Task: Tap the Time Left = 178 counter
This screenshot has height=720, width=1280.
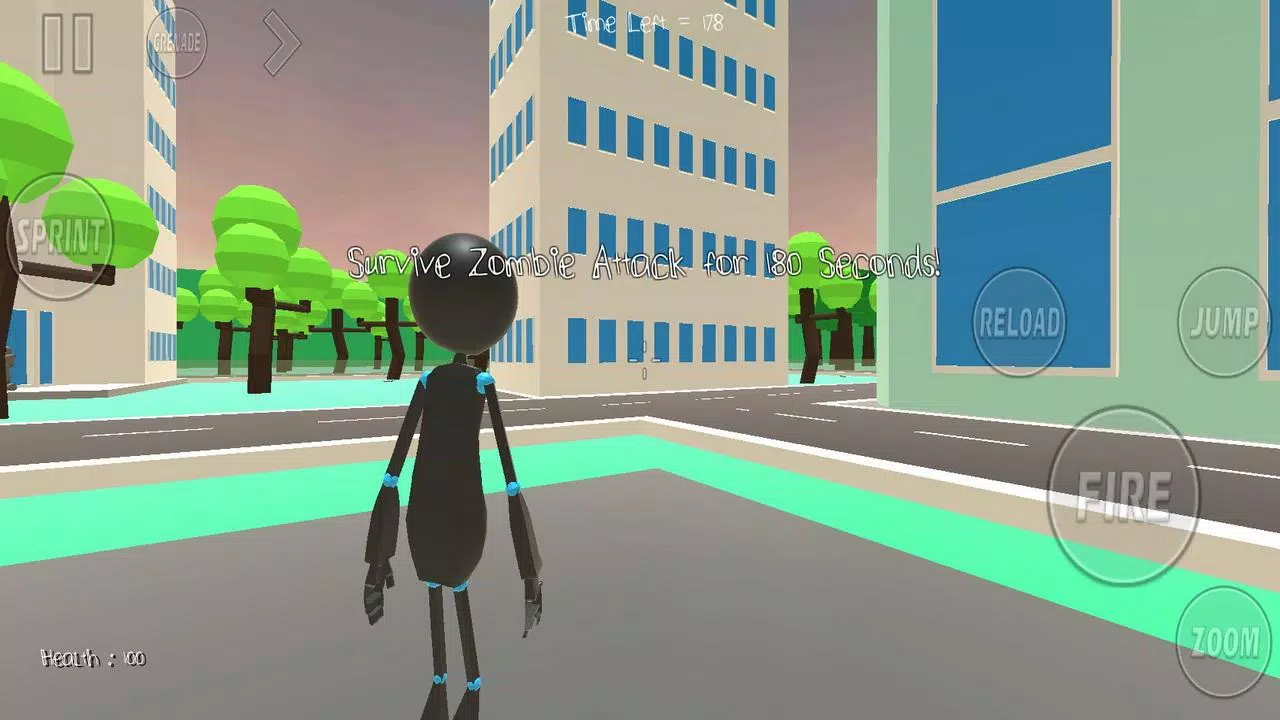Action: click(644, 23)
